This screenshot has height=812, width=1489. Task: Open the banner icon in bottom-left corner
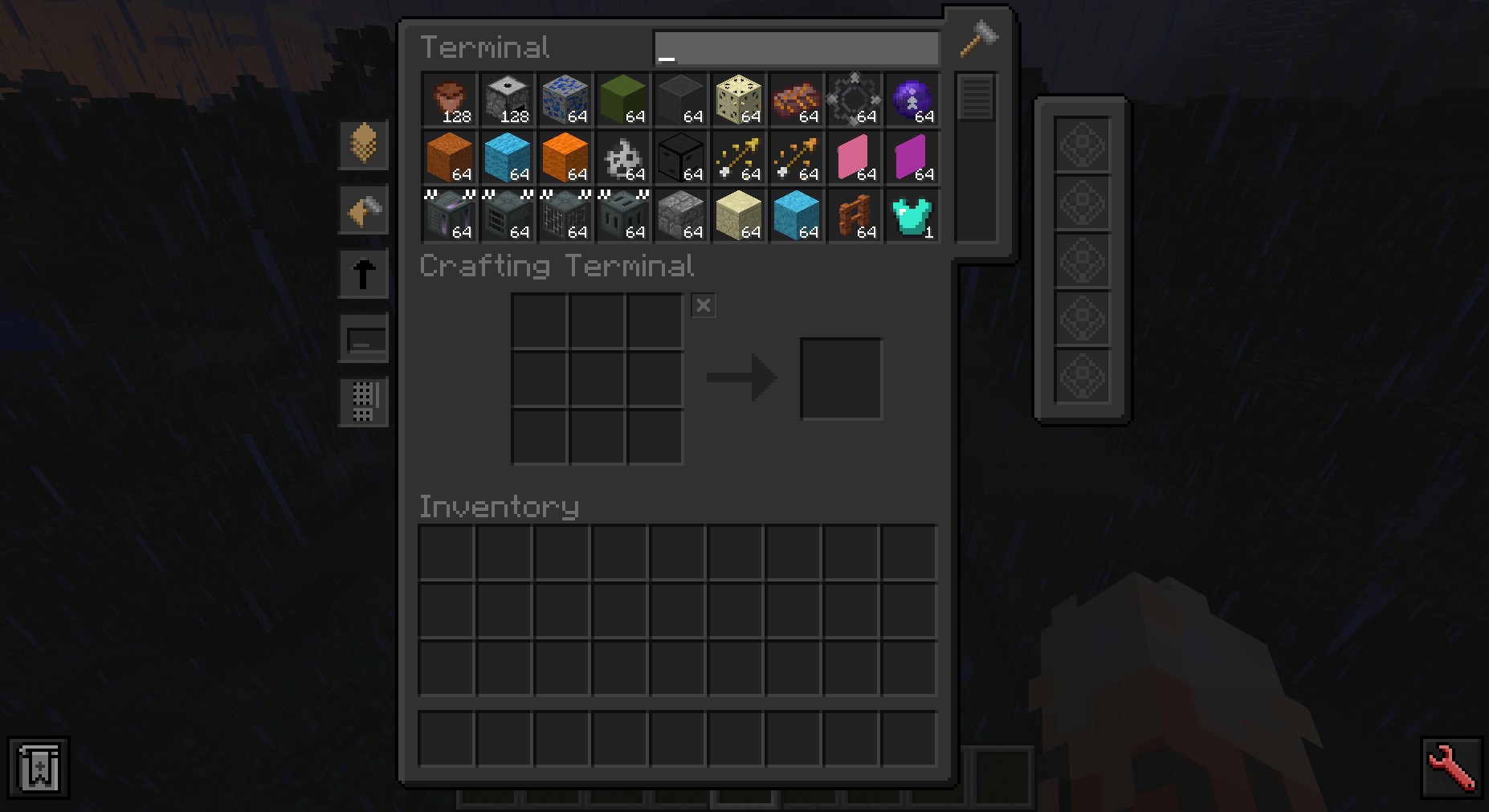click(39, 767)
